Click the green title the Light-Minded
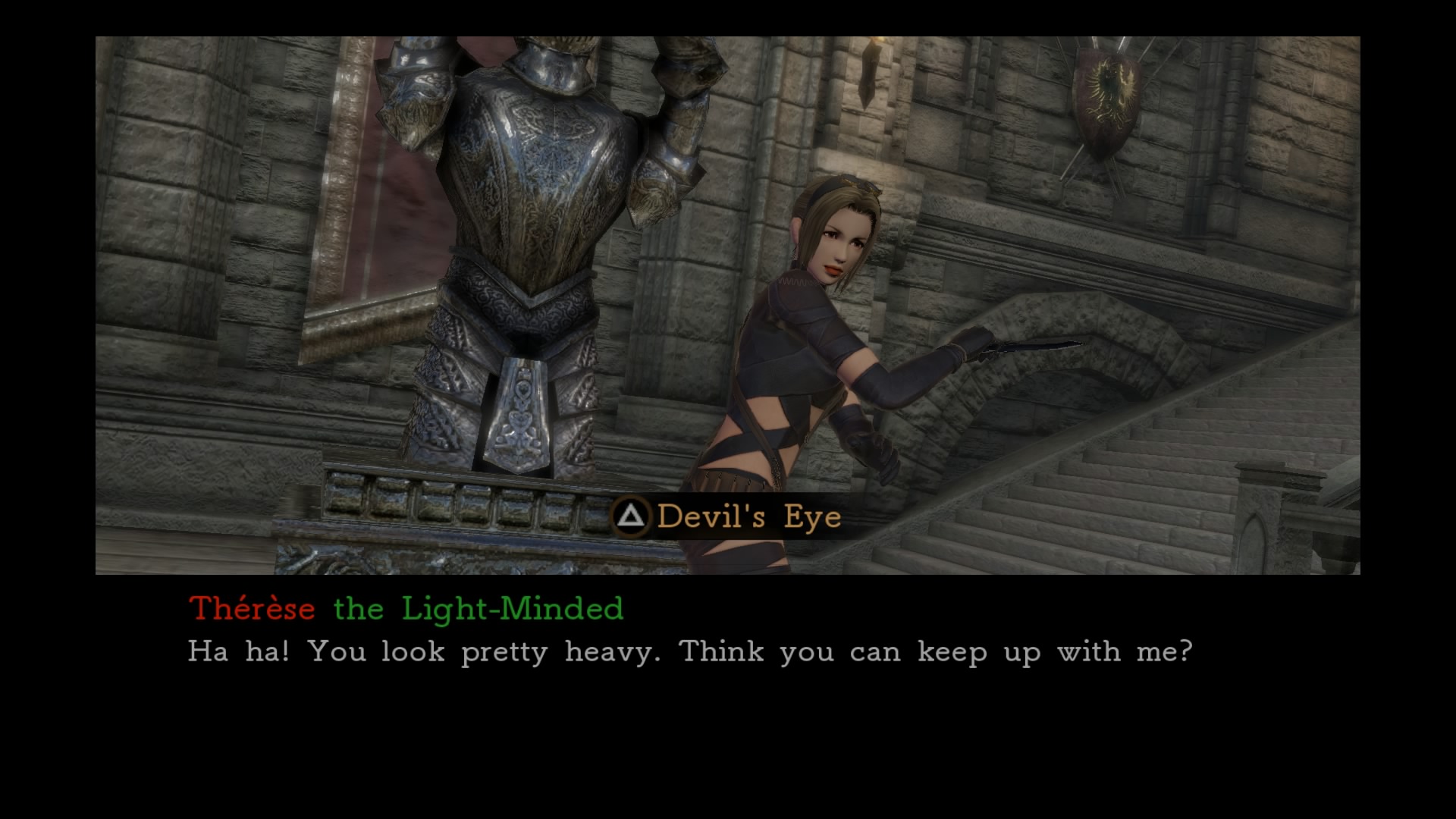The image size is (1456, 819). [x=478, y=607]
